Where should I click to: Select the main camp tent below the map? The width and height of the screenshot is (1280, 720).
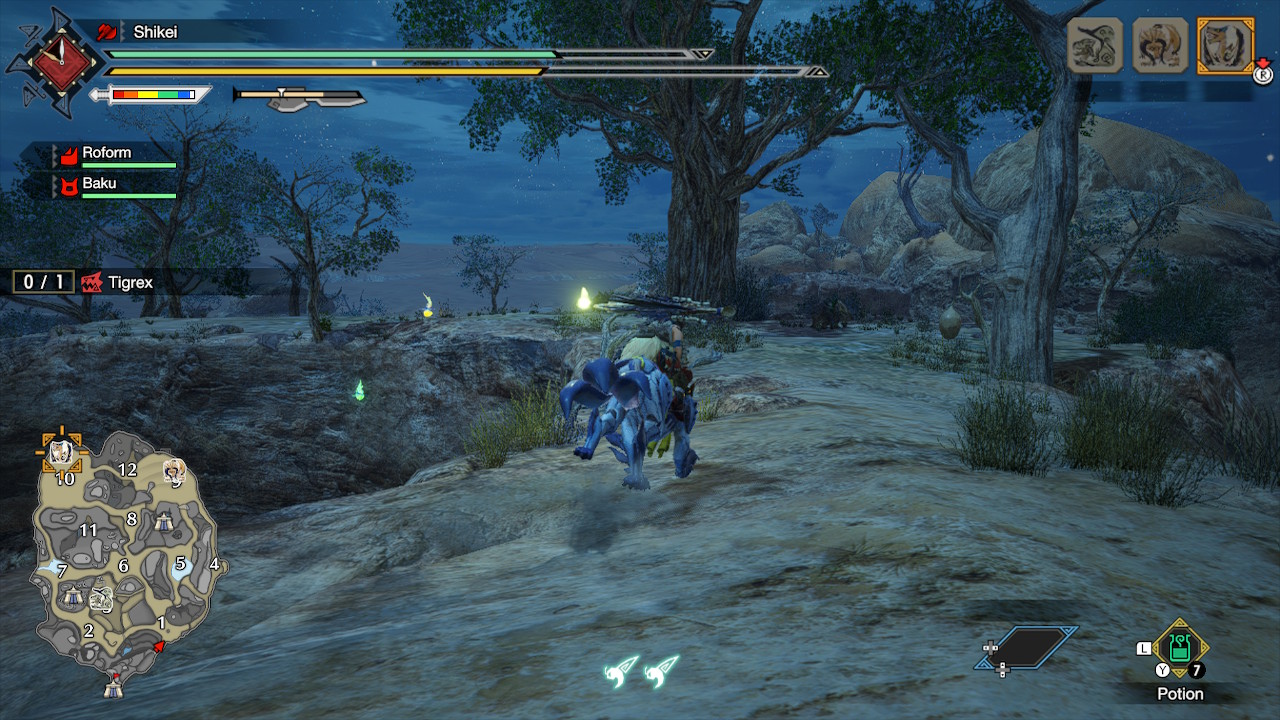pyautogui.click(x=113, y=687)
